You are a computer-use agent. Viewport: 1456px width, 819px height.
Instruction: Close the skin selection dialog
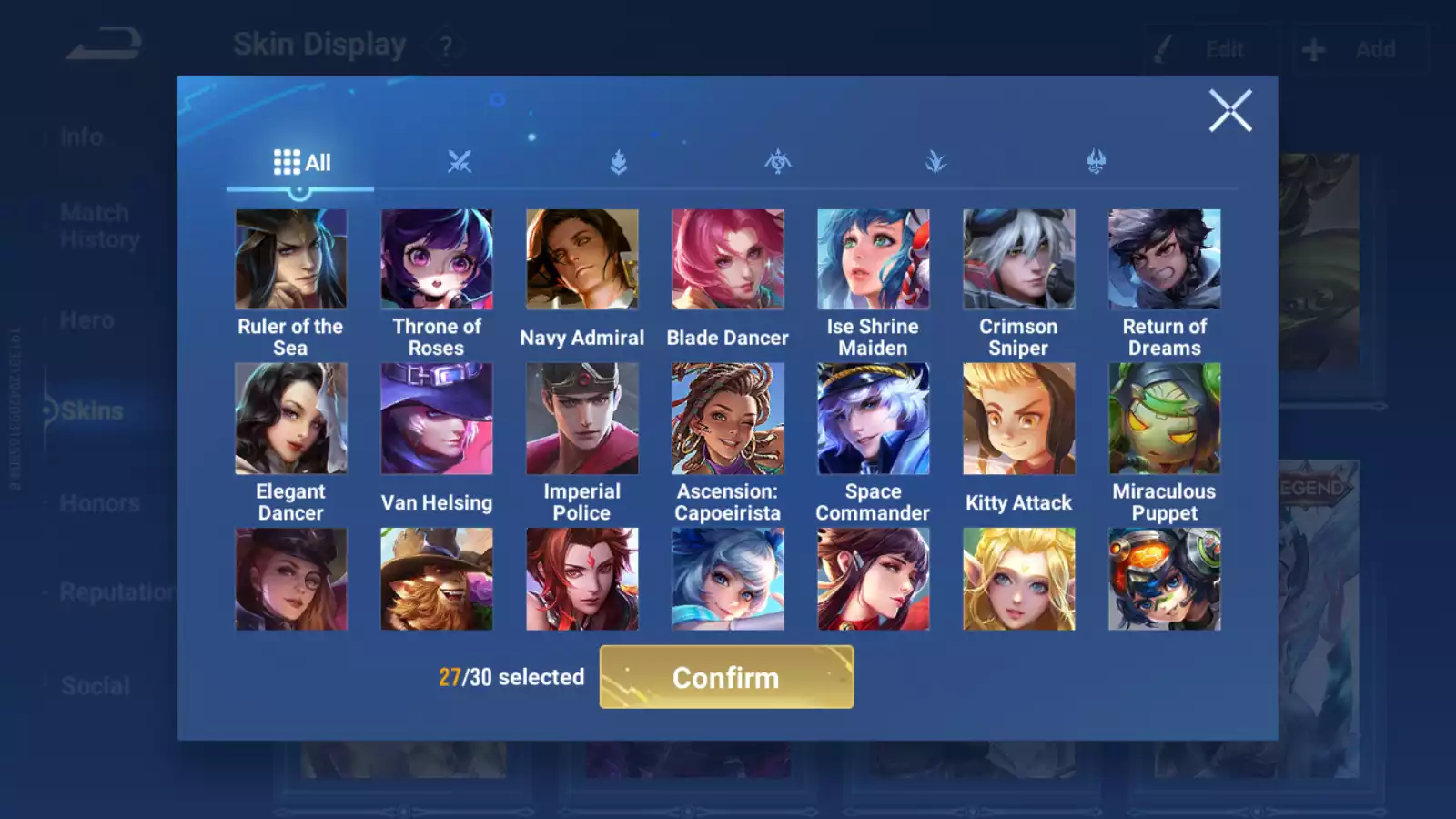(x=1229, y=111)
